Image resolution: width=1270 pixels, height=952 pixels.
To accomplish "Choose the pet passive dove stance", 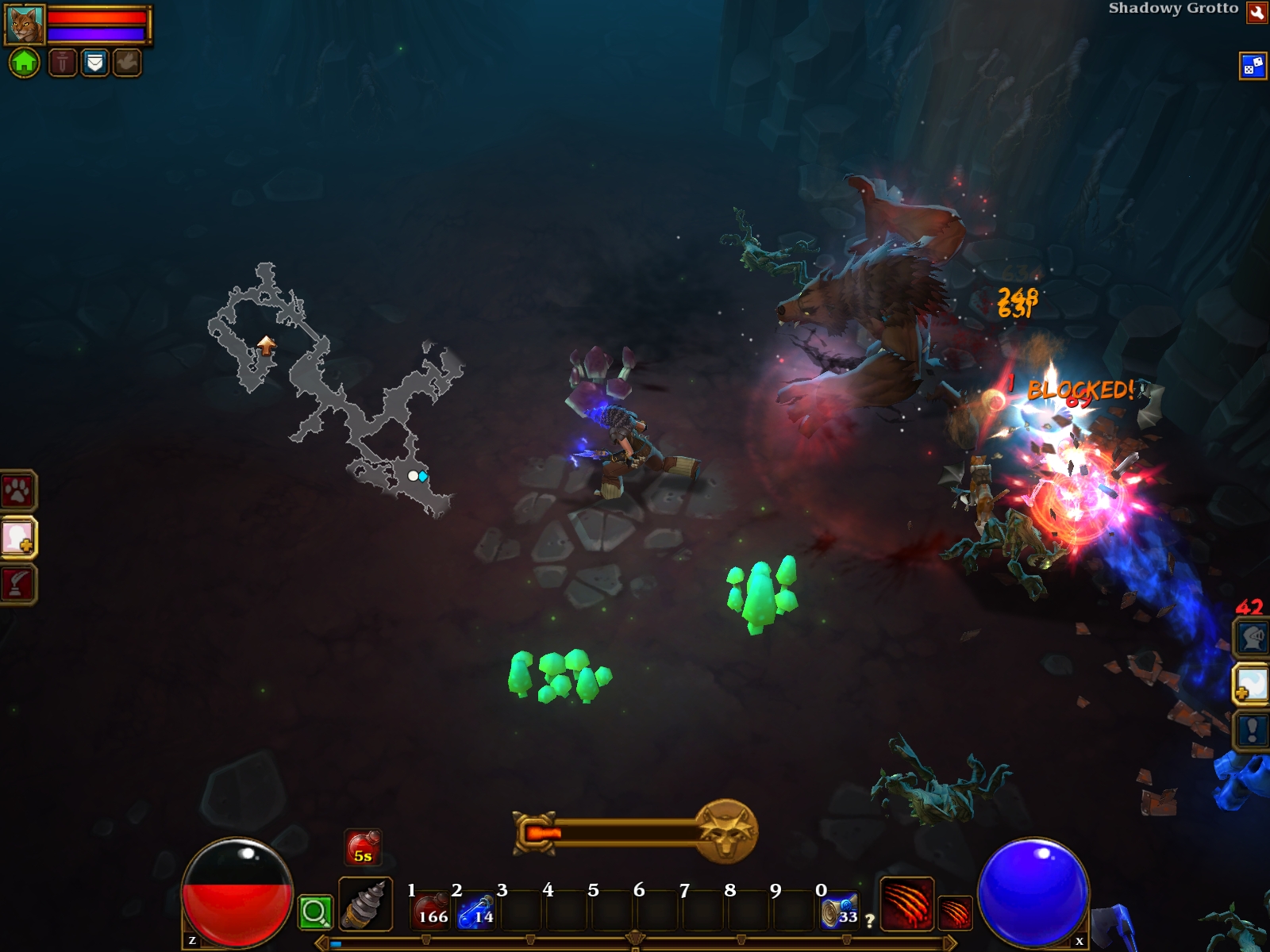I will 126,62.
